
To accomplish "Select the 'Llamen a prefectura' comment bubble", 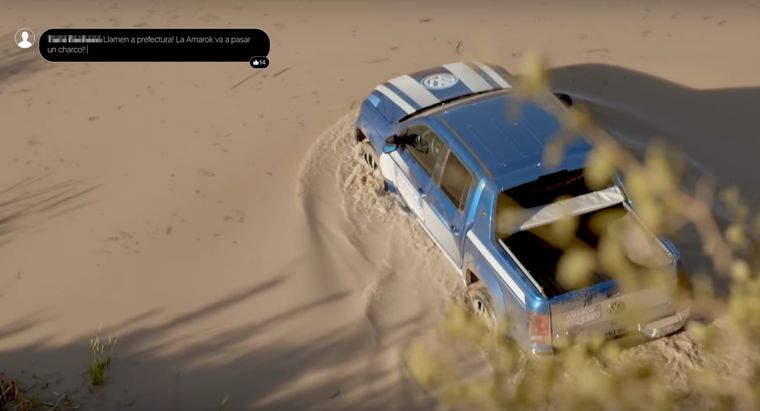I will 154,45.
